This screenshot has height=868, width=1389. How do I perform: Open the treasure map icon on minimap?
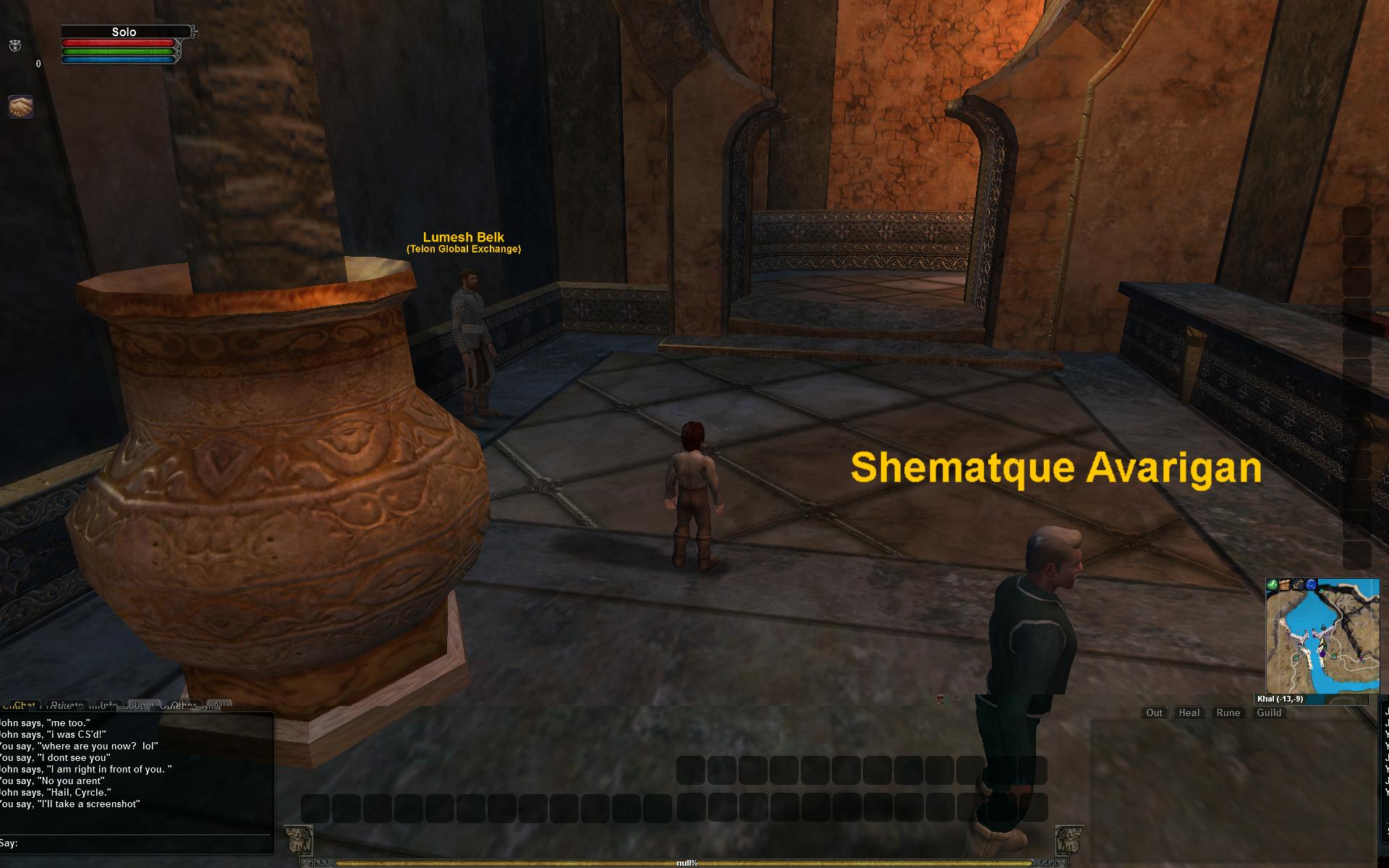pyautogui.click(x=1286, y=584)
